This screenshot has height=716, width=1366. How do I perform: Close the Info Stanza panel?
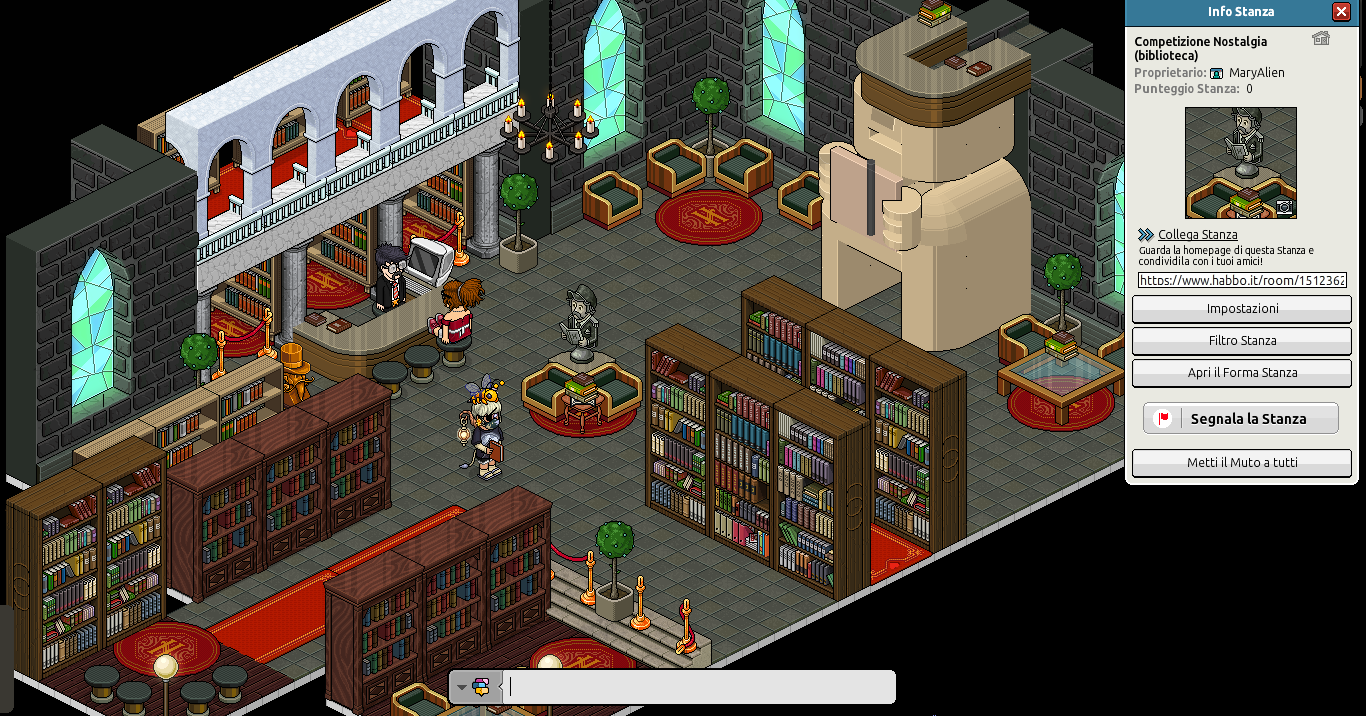tap(1341, 12)
